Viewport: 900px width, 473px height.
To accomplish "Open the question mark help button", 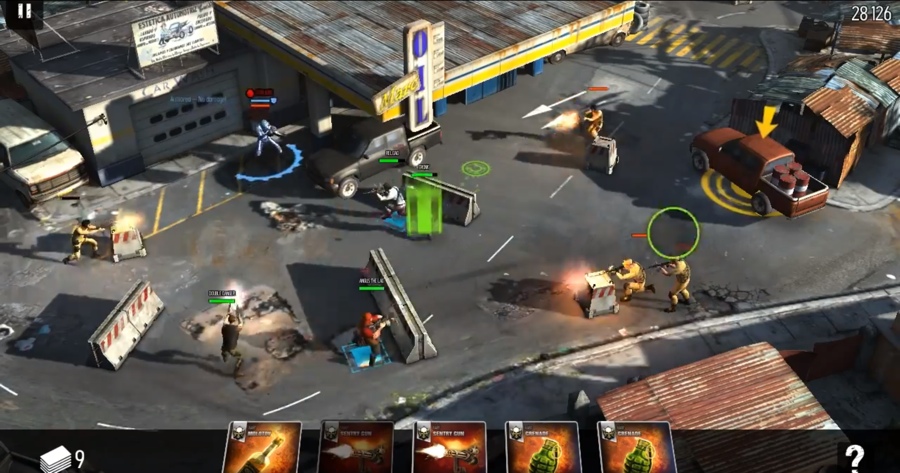I will click(853, 457).
